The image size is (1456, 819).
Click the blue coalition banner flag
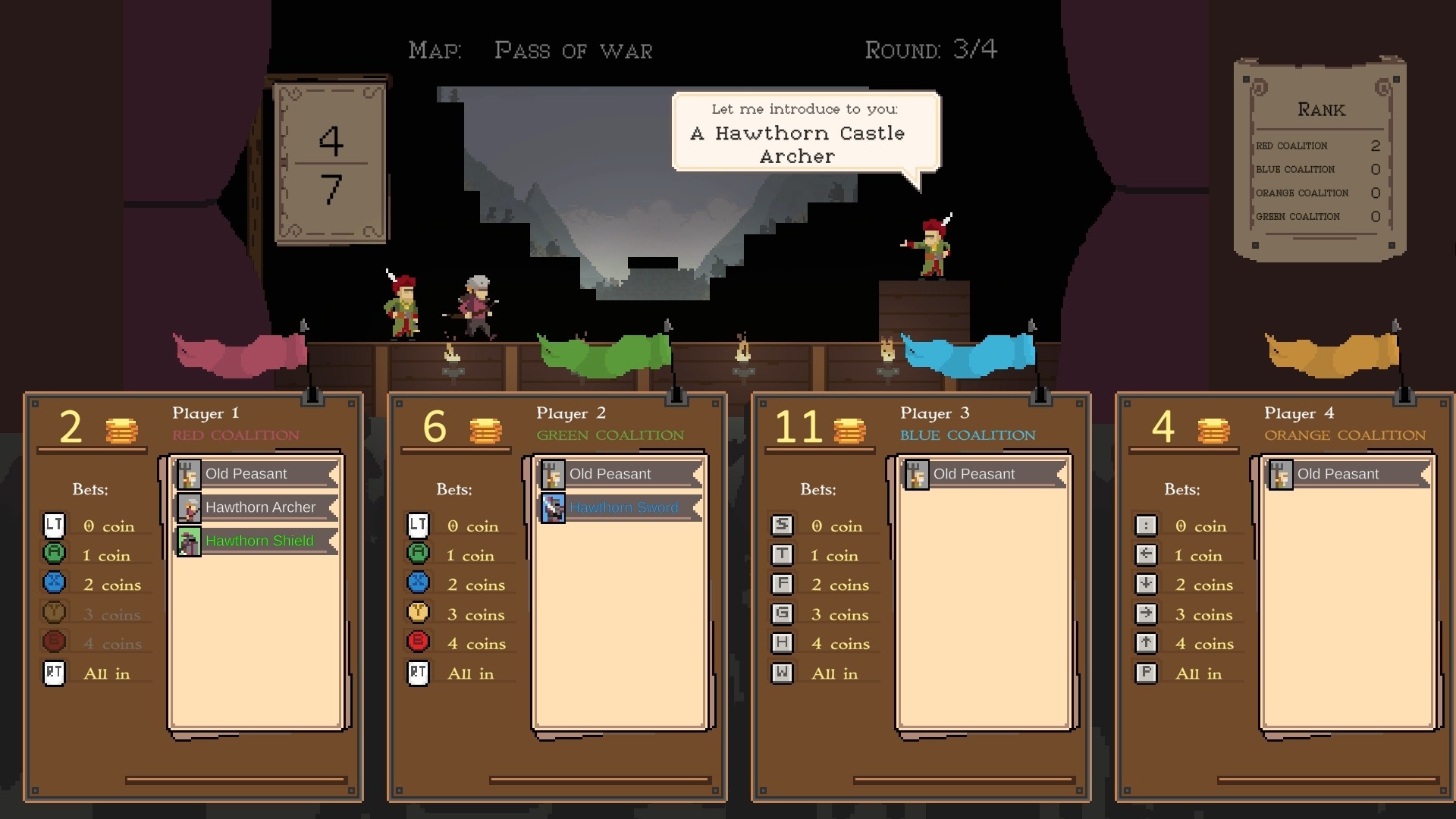(967, 353)
